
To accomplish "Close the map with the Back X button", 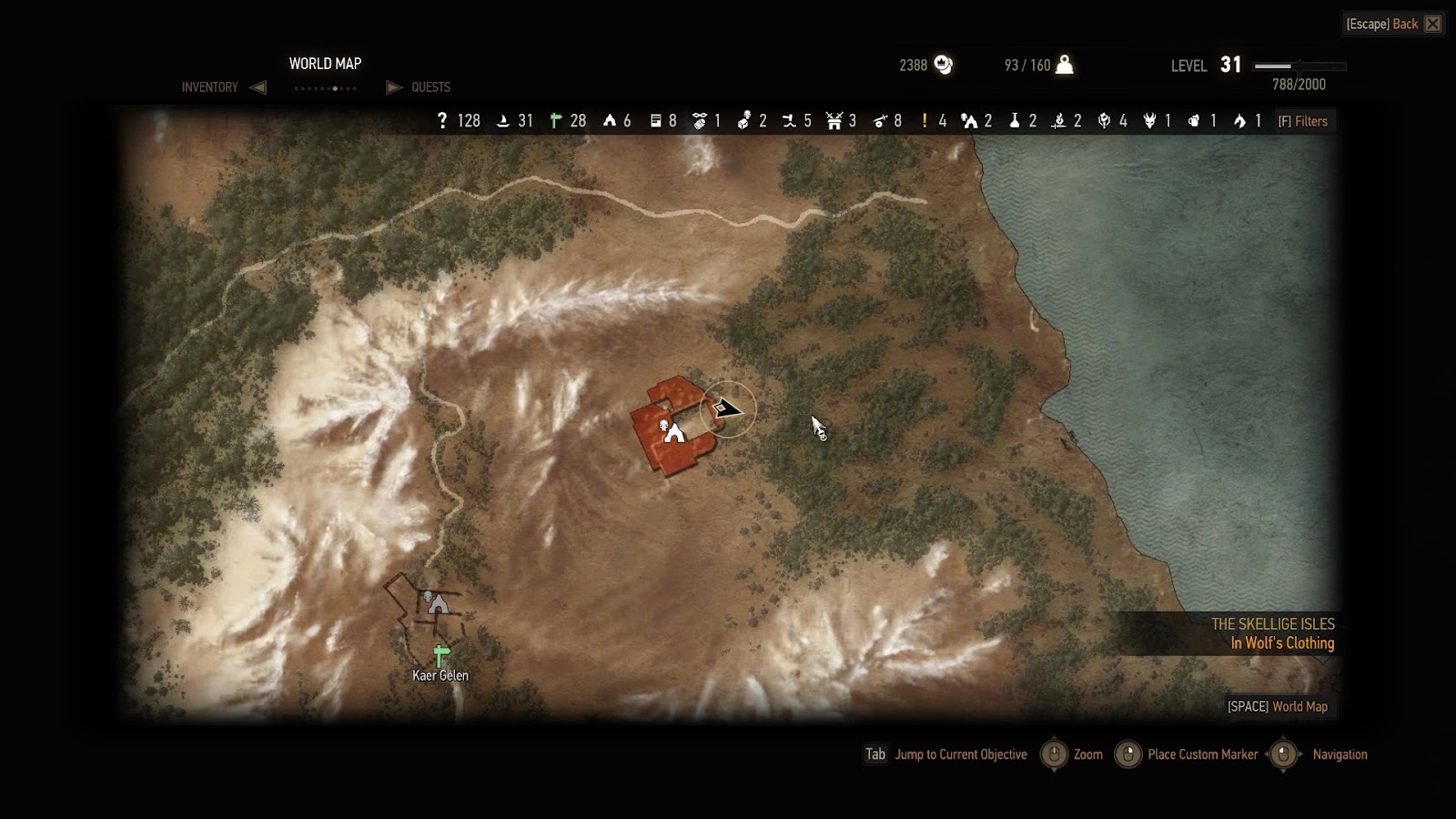I will (x=1432, y=25).
